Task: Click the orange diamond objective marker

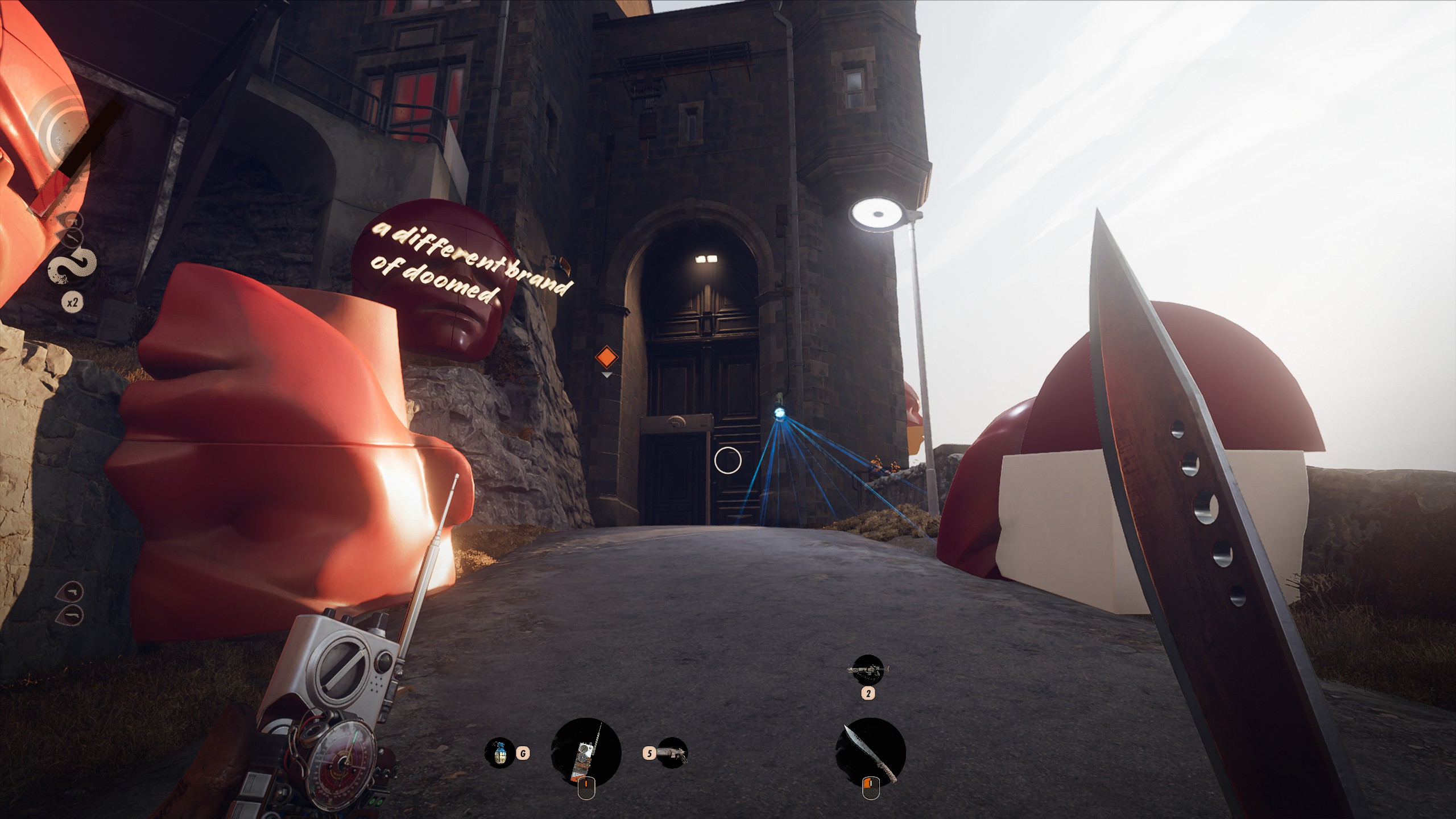Action: (606, 358)
